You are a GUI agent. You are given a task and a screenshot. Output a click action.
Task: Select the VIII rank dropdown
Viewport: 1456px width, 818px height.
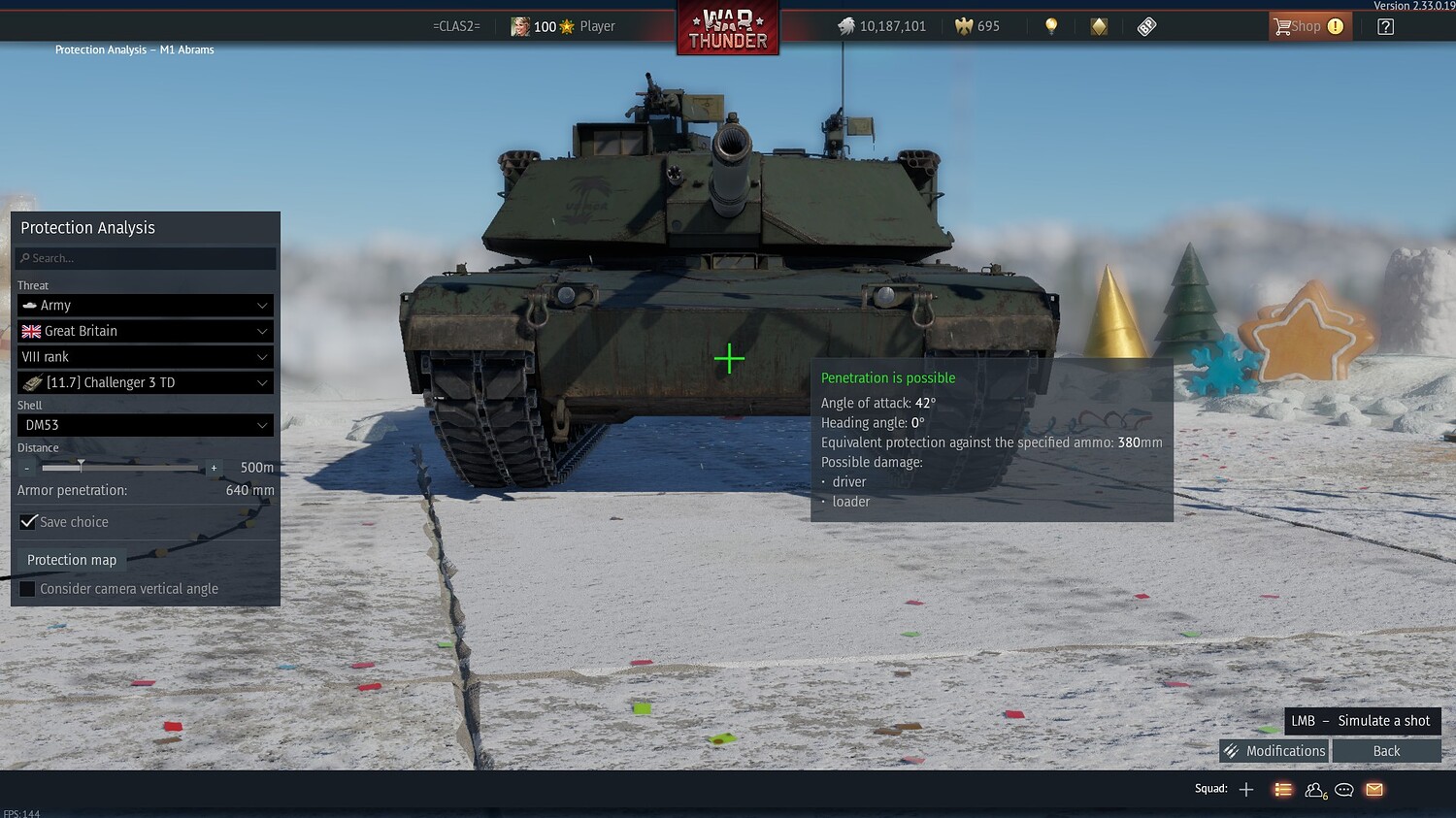pos(146,356)
